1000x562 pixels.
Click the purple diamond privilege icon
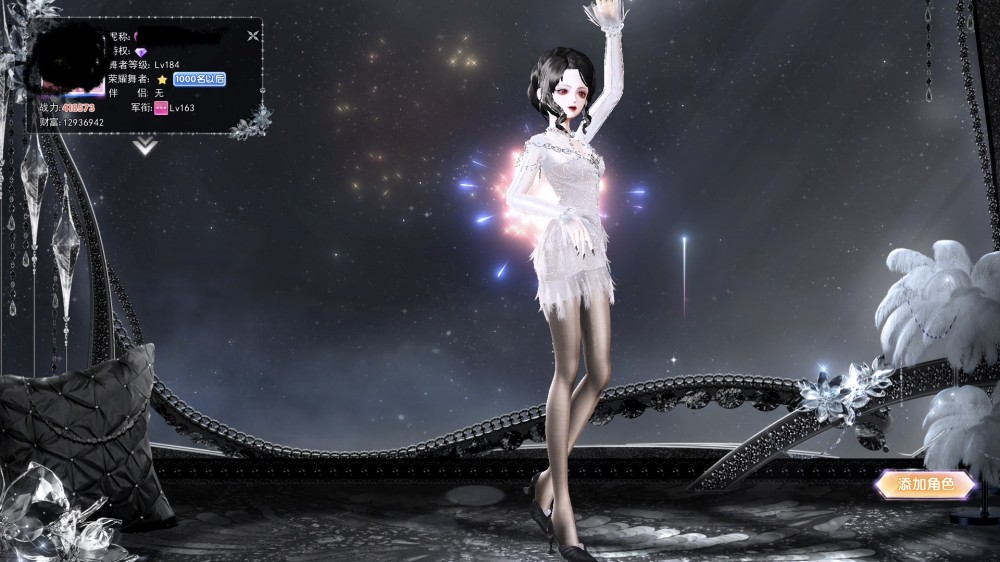coord(141,51)
